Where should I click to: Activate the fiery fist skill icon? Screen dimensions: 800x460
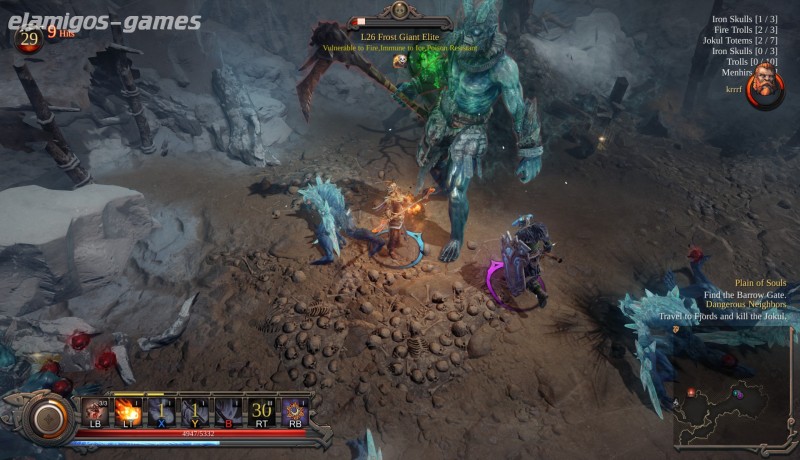coord(129,410)
